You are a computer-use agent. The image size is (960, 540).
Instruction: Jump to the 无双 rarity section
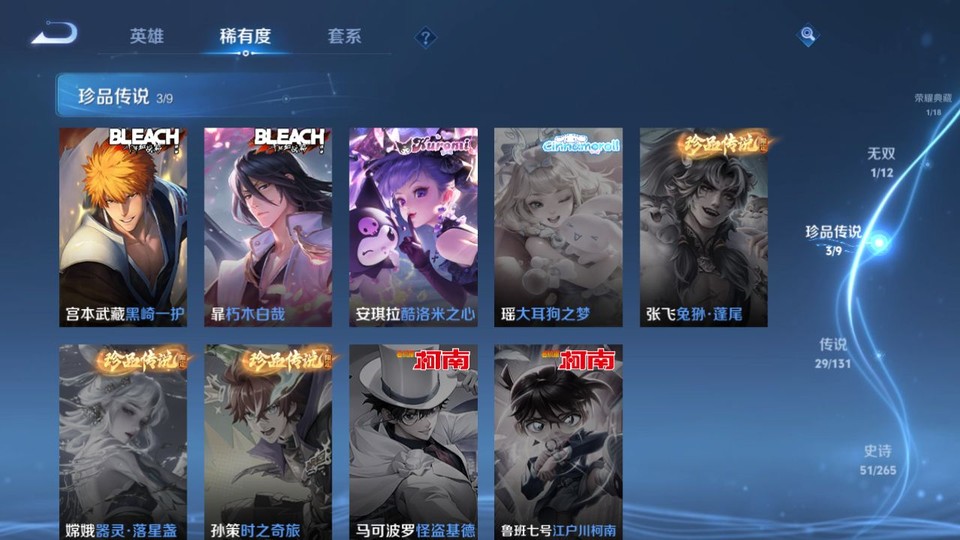[880, 160]
